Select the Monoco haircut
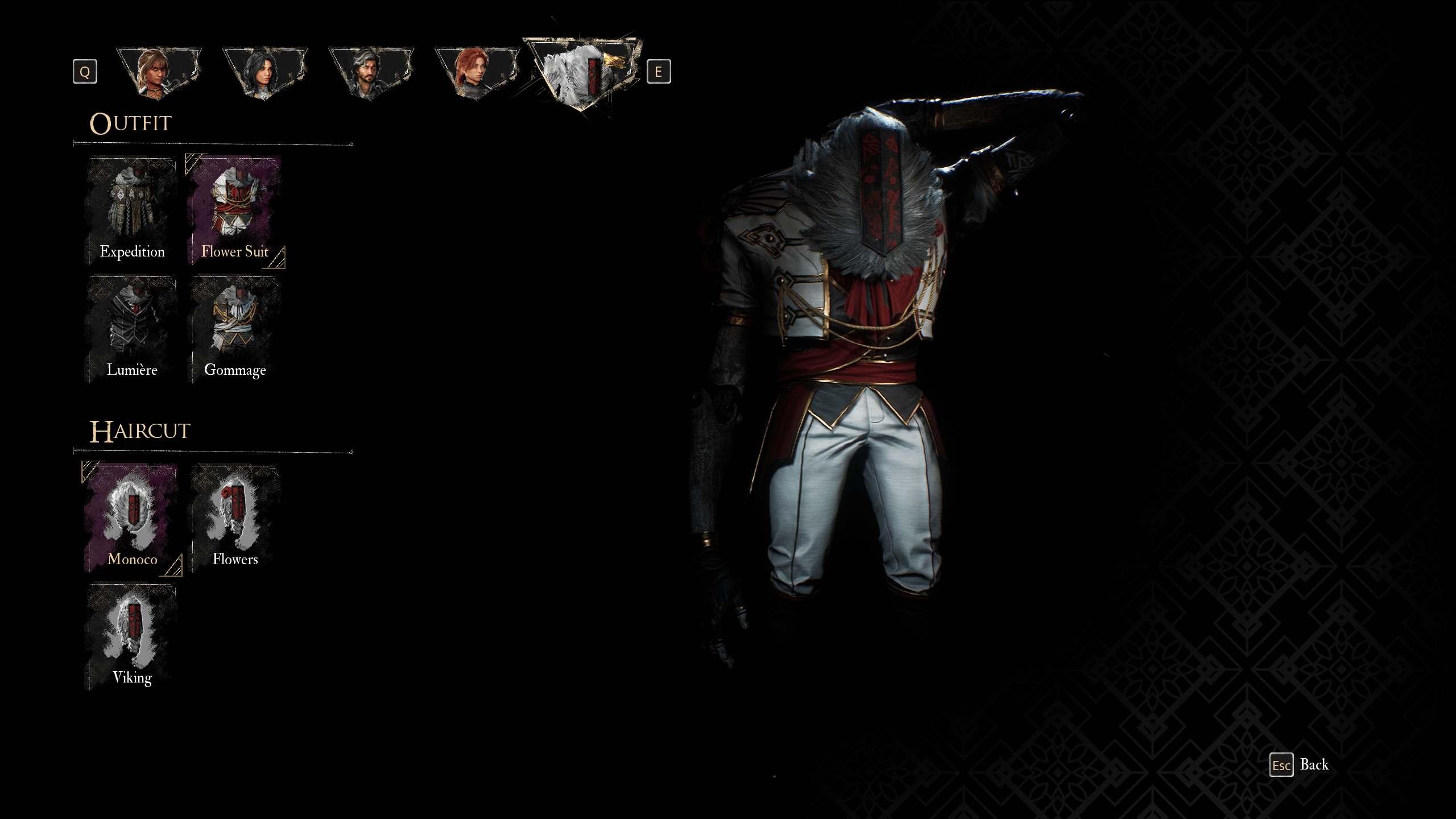The width and height of the screenshot is (1456, 819). (131, 519)
